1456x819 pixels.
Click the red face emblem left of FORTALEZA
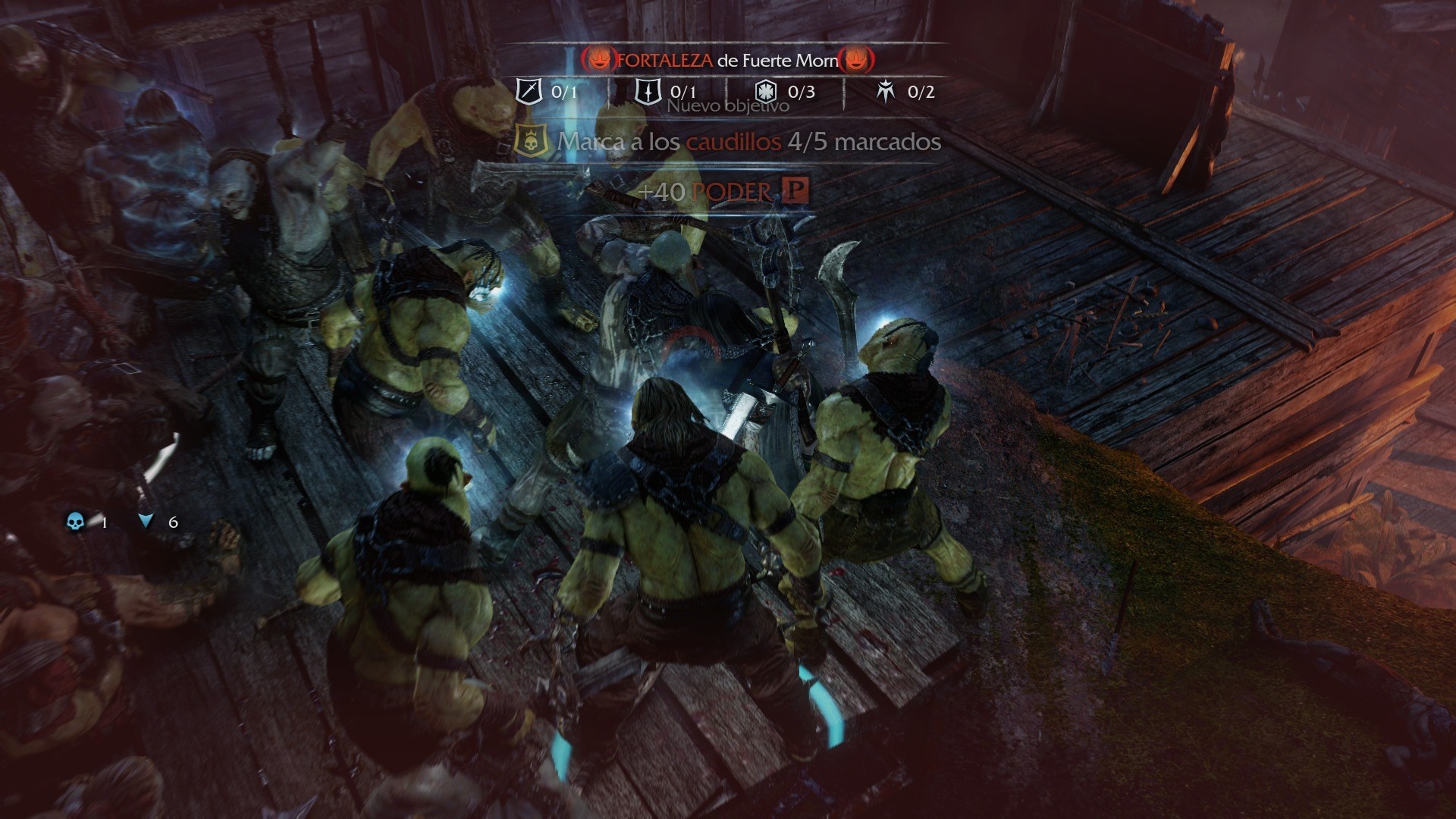click(x=599, y=59)
